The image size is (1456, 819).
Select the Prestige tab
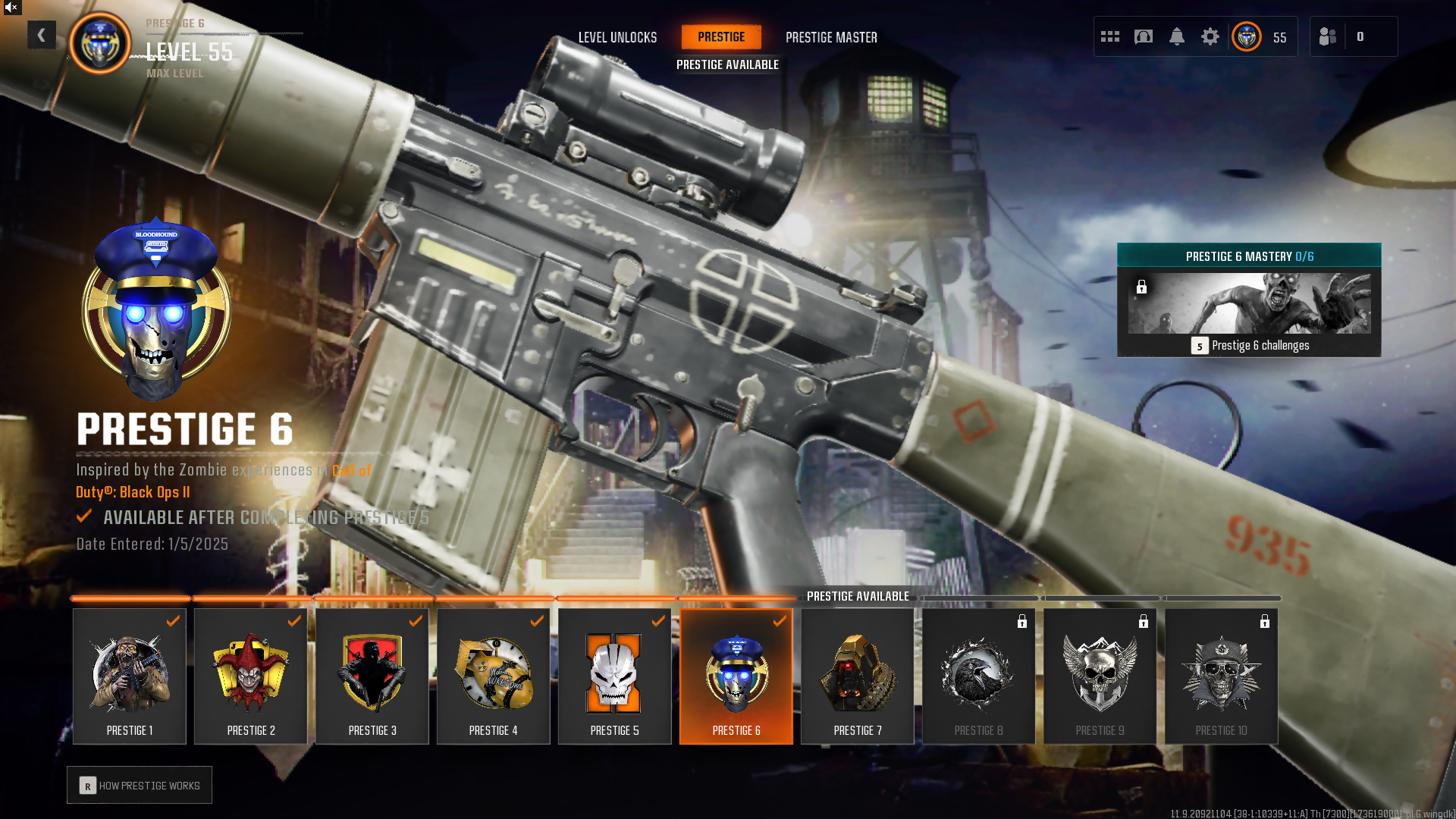click(x=721, y=36)
